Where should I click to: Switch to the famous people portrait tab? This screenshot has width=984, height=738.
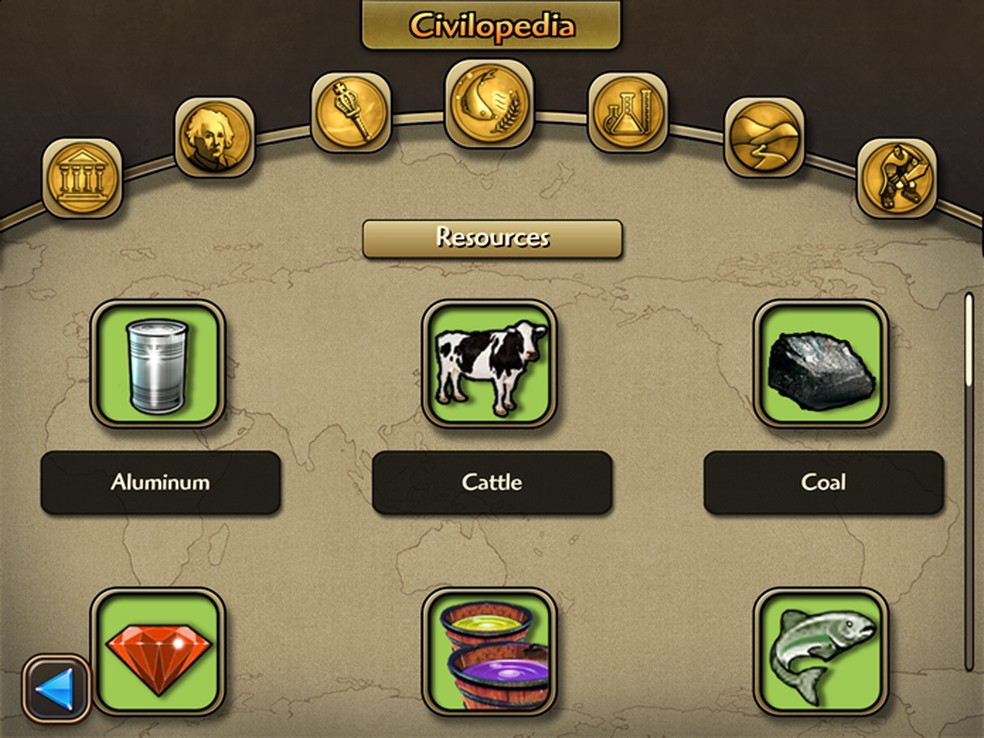(215, 138)
